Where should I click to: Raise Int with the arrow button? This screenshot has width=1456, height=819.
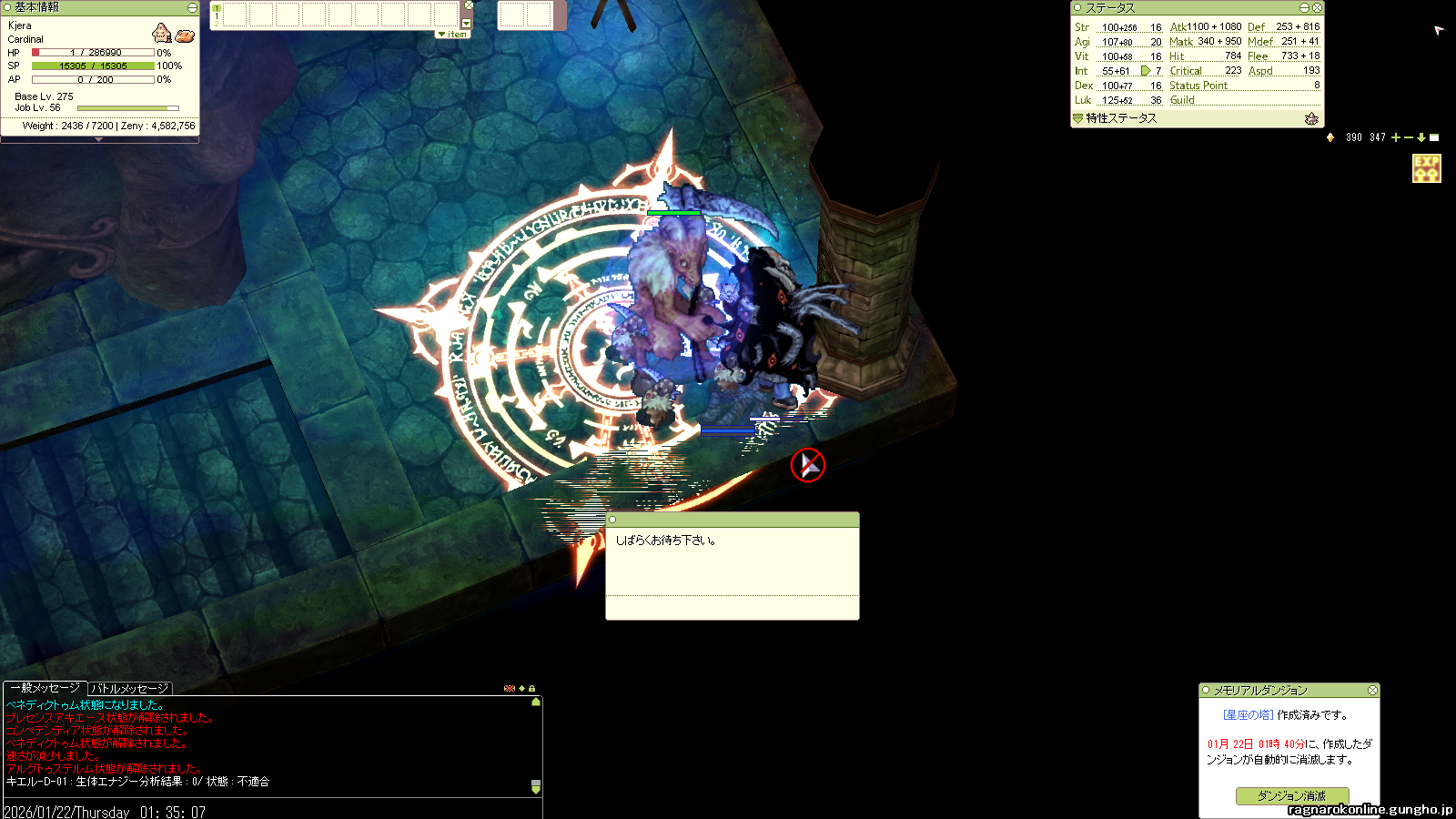click(x=1146, y=70)
